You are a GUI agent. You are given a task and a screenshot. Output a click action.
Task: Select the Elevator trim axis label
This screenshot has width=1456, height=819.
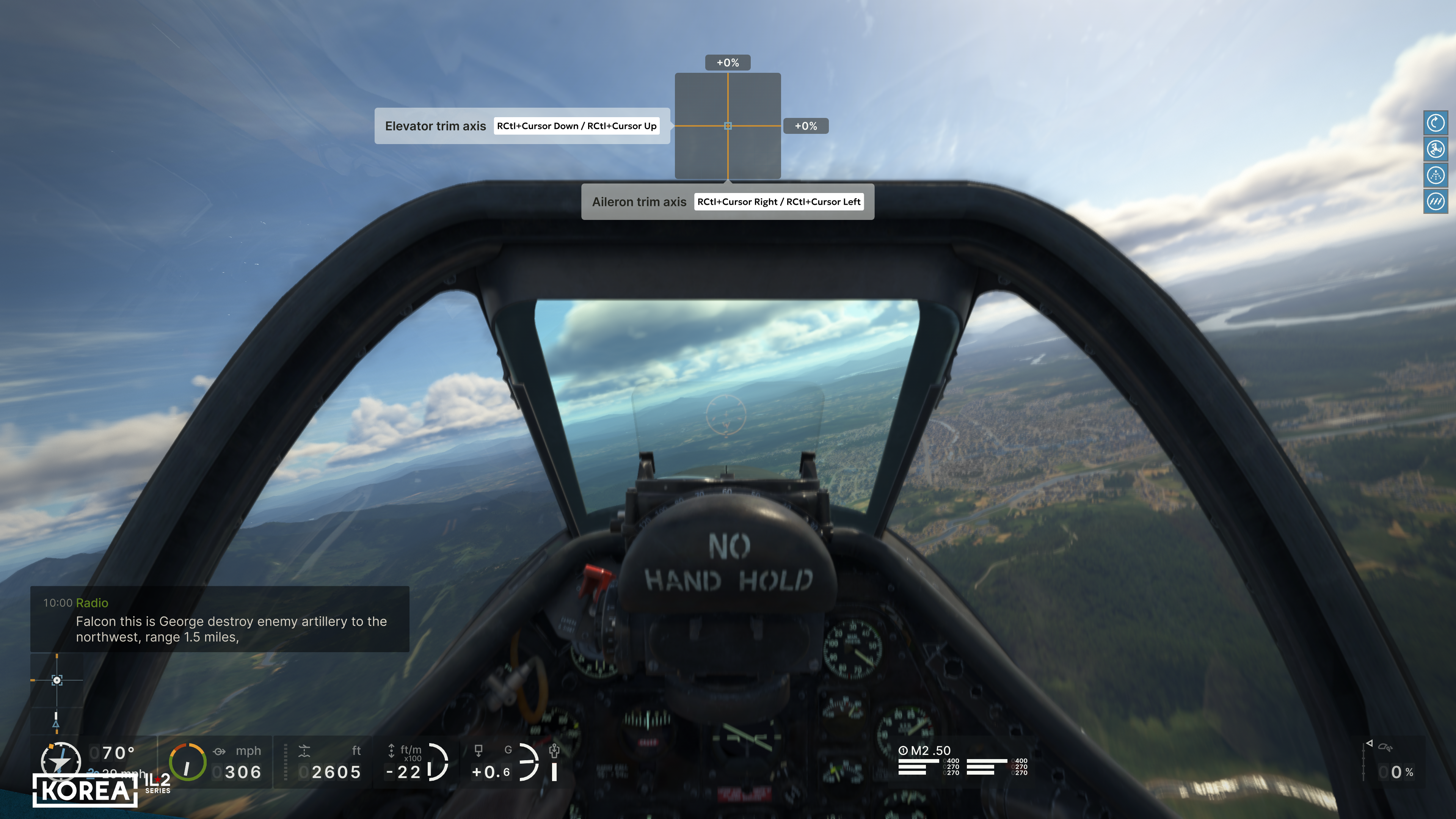[x=435, y=126]
